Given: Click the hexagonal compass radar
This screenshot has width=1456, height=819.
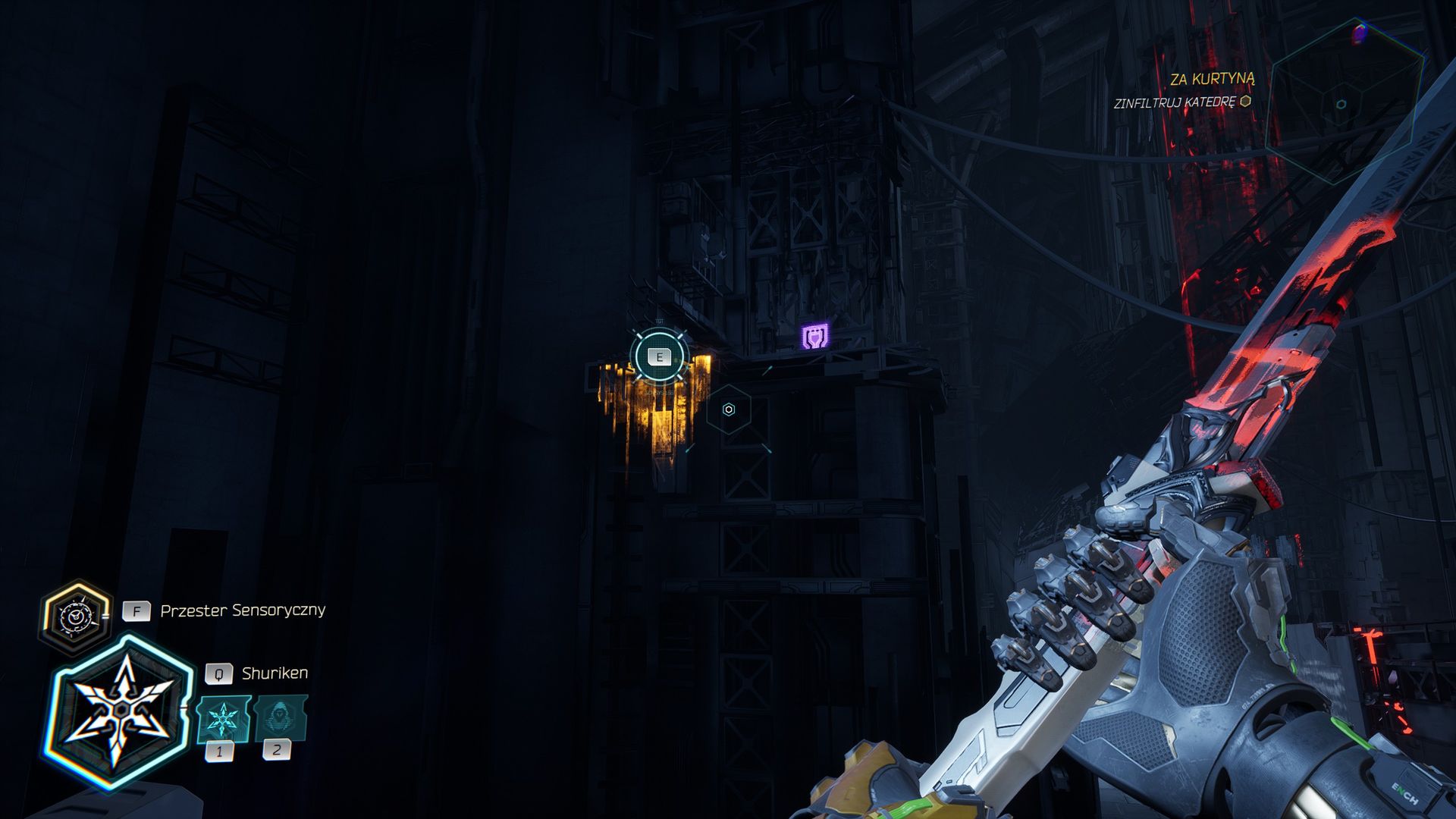Looking at the screenshot, I should tap(1341, 104).
